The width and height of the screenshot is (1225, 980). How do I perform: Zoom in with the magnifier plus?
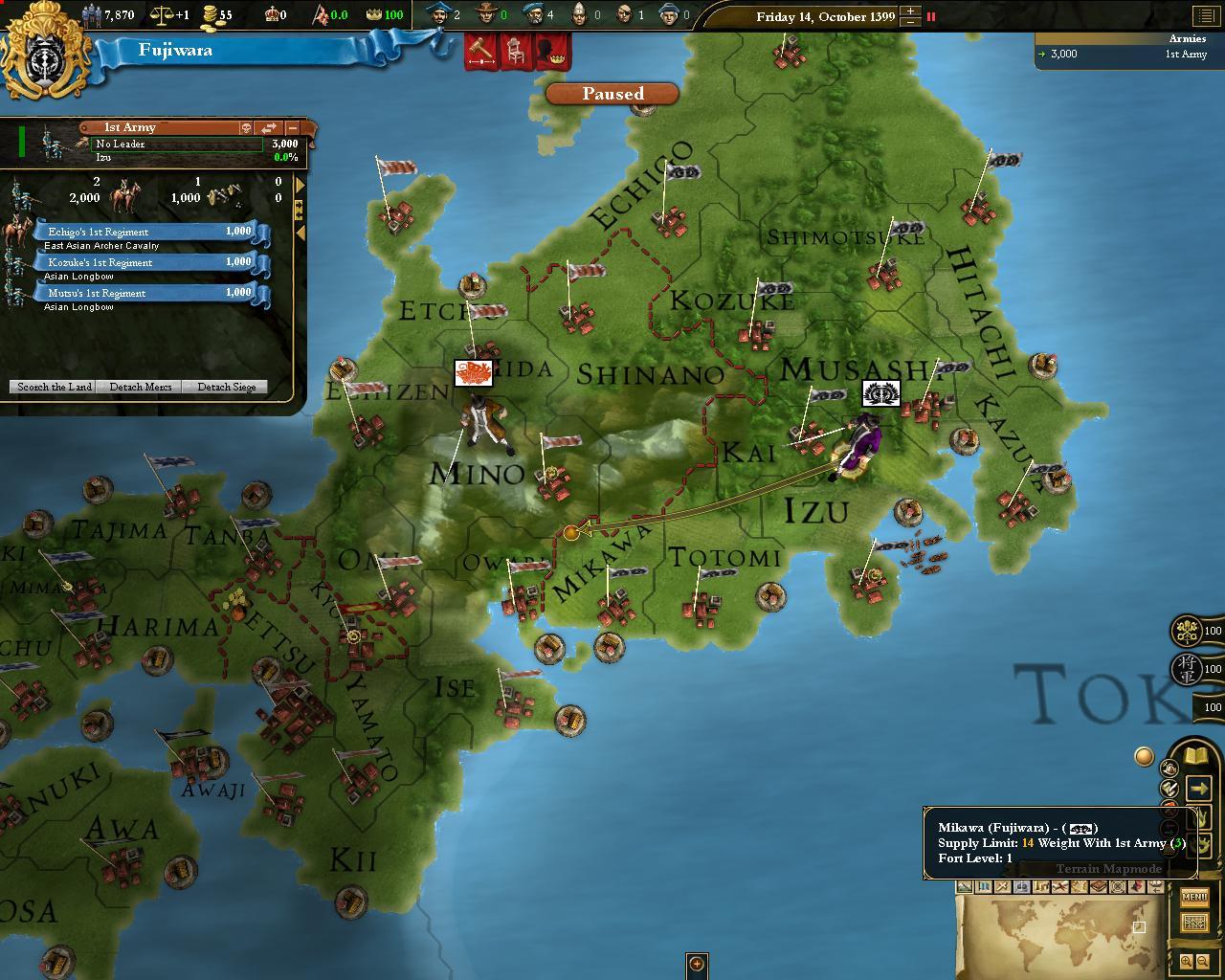click(1186, 962)
